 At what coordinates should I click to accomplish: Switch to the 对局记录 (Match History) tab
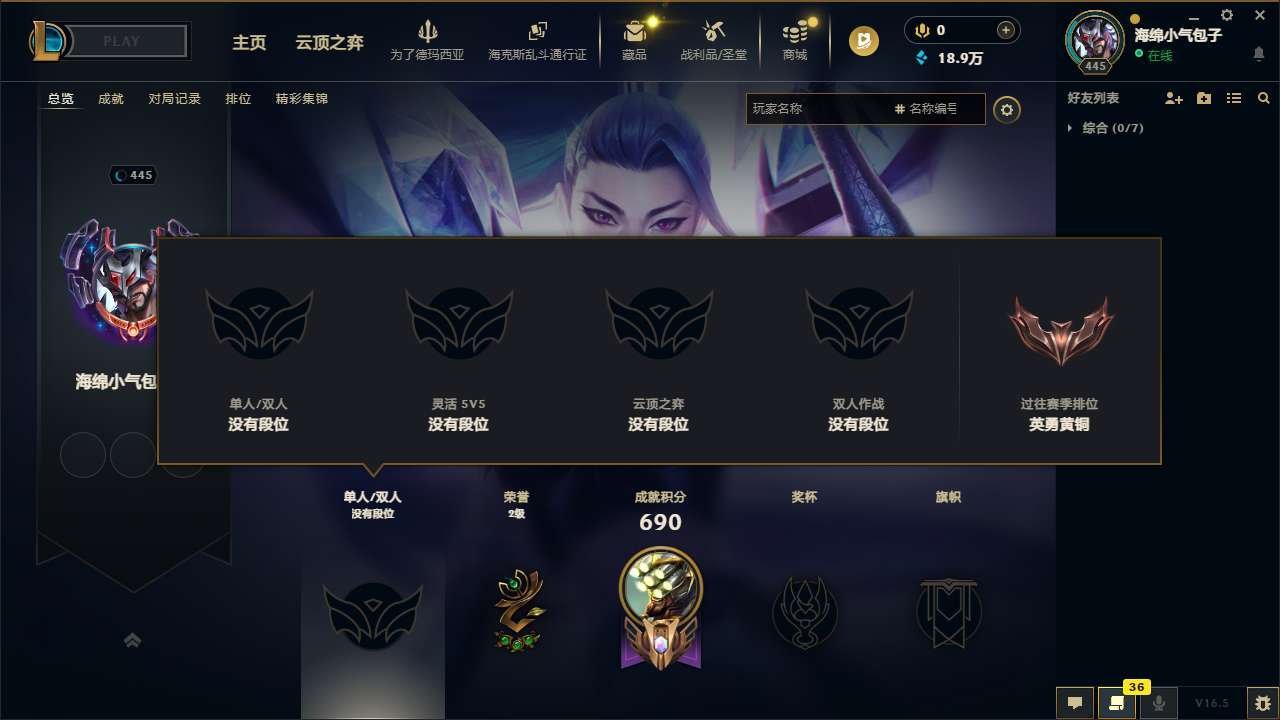(174, 98)
